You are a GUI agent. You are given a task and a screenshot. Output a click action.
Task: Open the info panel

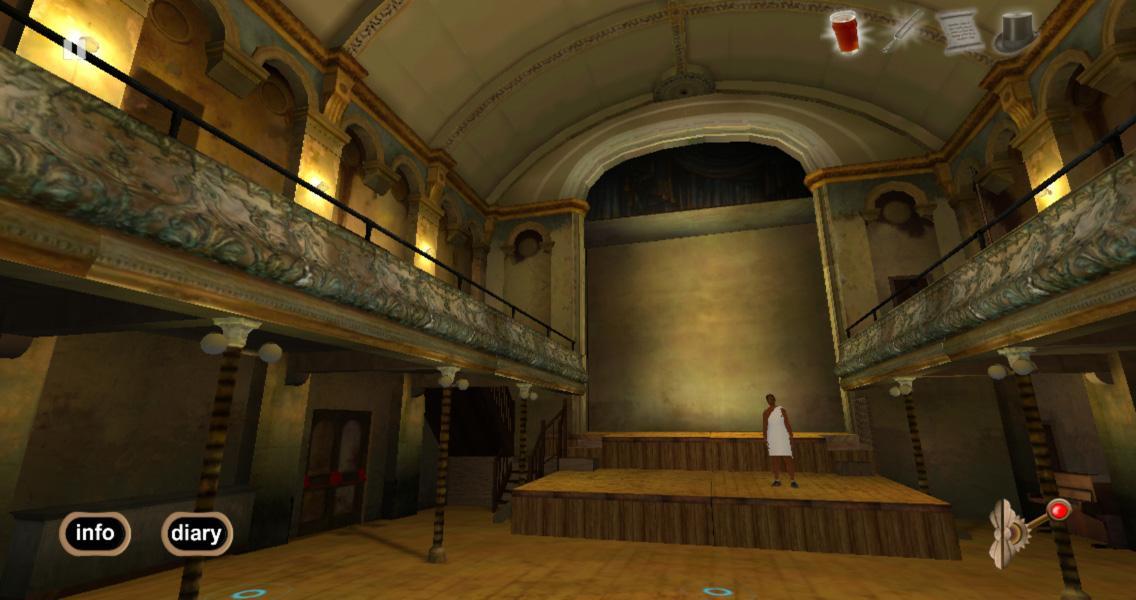[95, 533]
